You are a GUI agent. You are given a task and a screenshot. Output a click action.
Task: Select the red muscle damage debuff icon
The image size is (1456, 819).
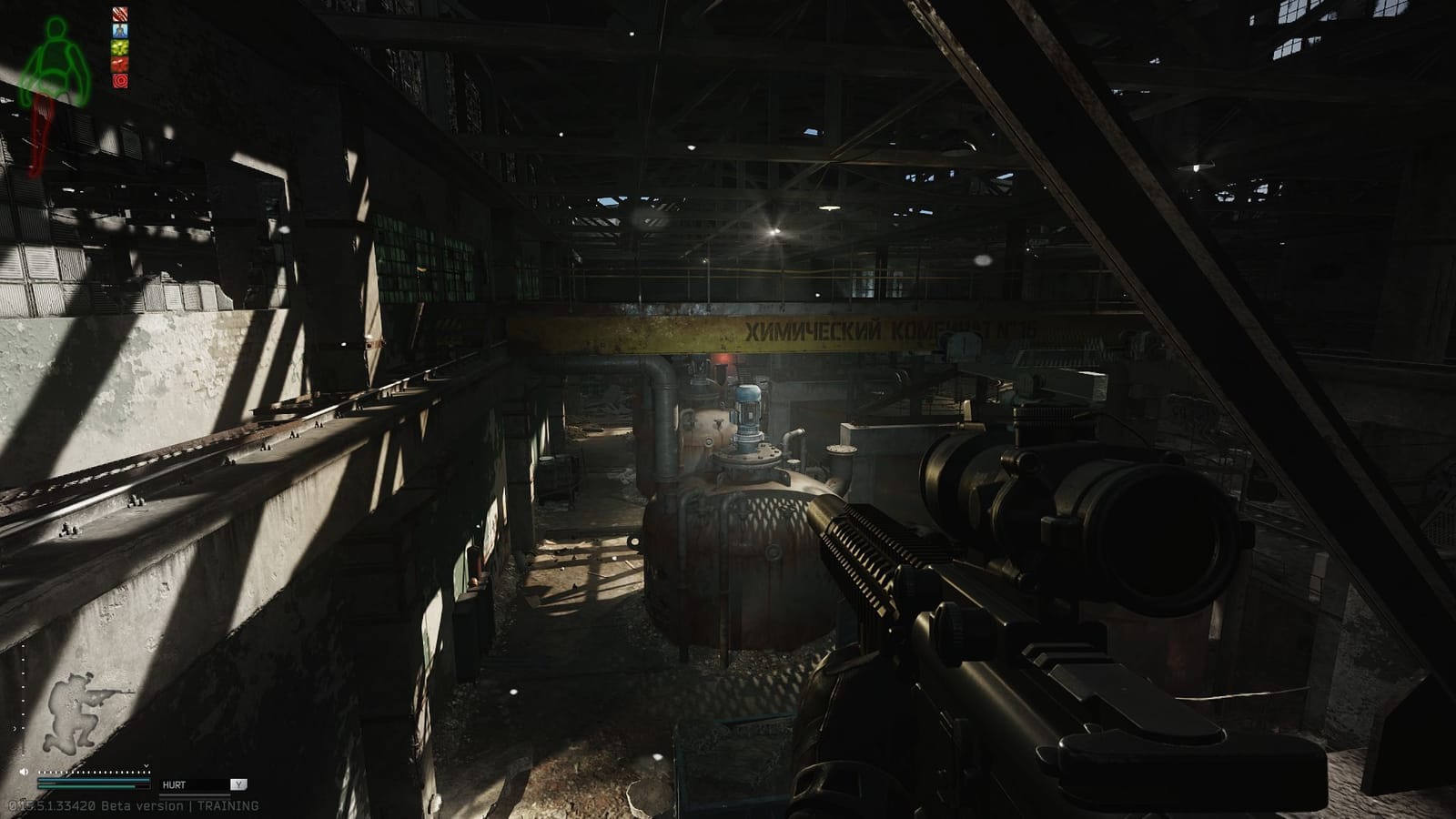[119, 63]
